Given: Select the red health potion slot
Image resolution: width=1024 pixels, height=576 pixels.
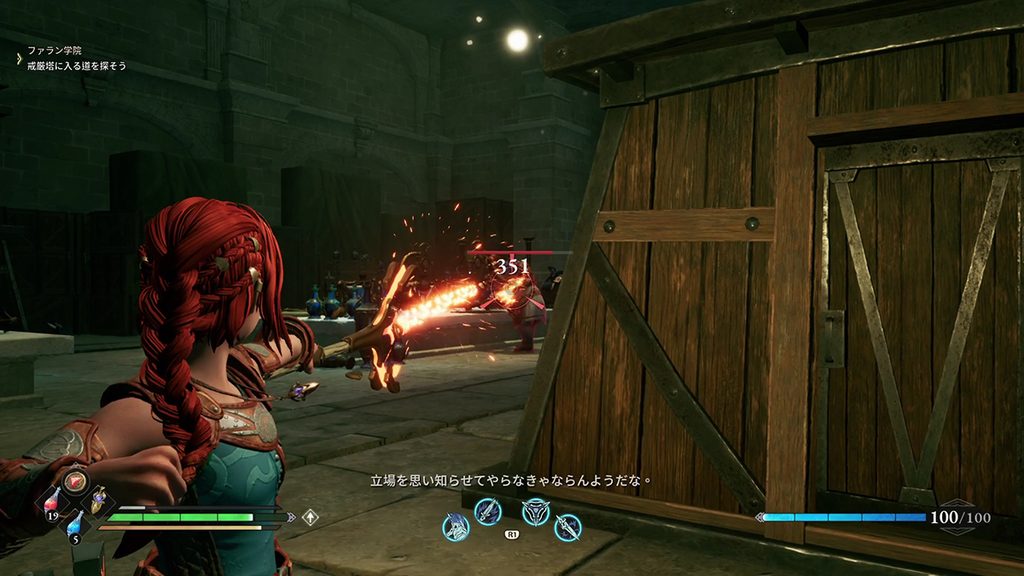Looking at the screenshot, I should pyautogui.click(x=52, y=501).
